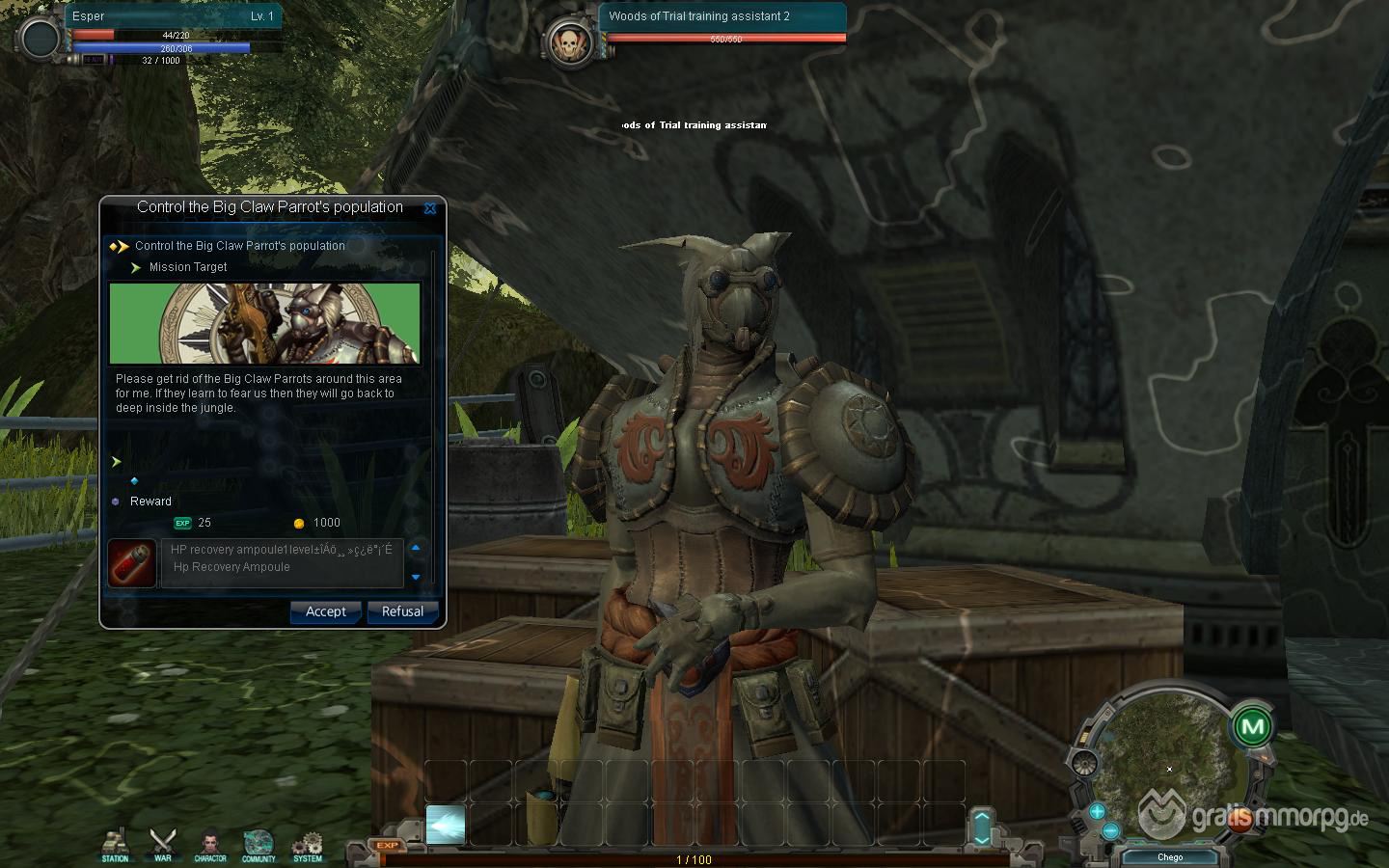Open the System menu
The image size is (1389, 868).
[x=307, y=845]
